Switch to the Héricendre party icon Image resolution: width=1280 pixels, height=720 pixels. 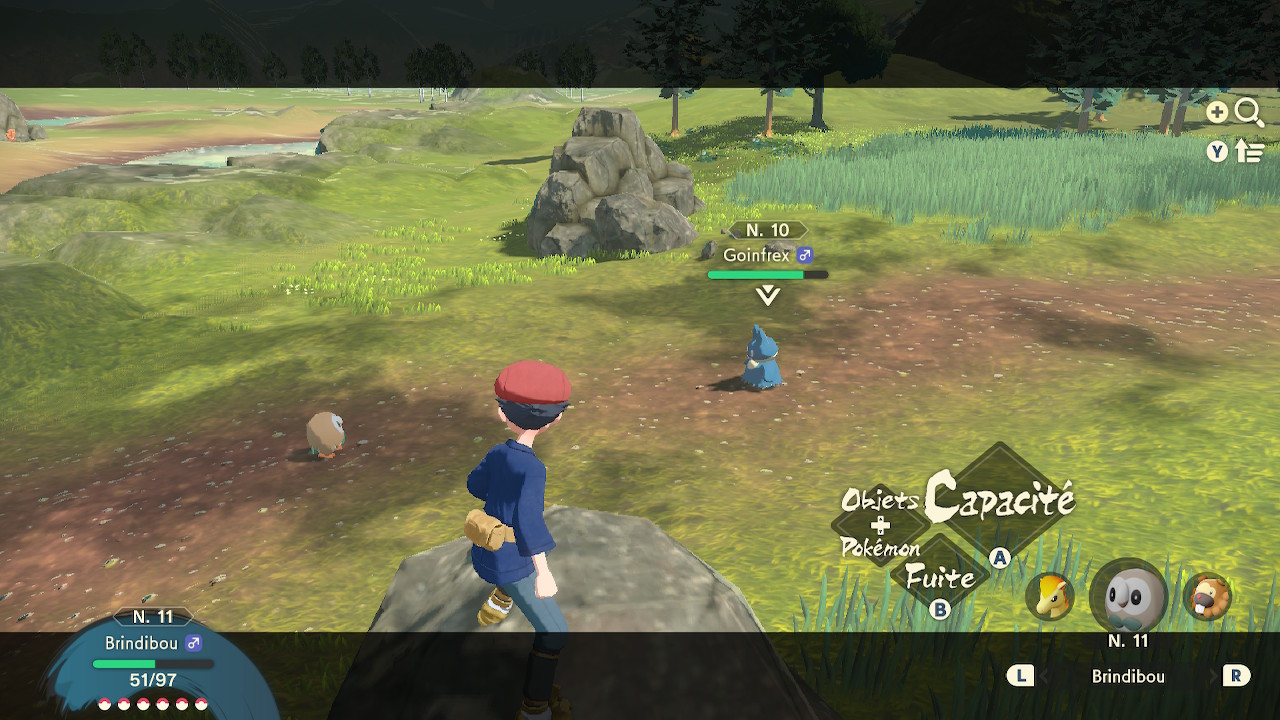tap(1050, 597)
